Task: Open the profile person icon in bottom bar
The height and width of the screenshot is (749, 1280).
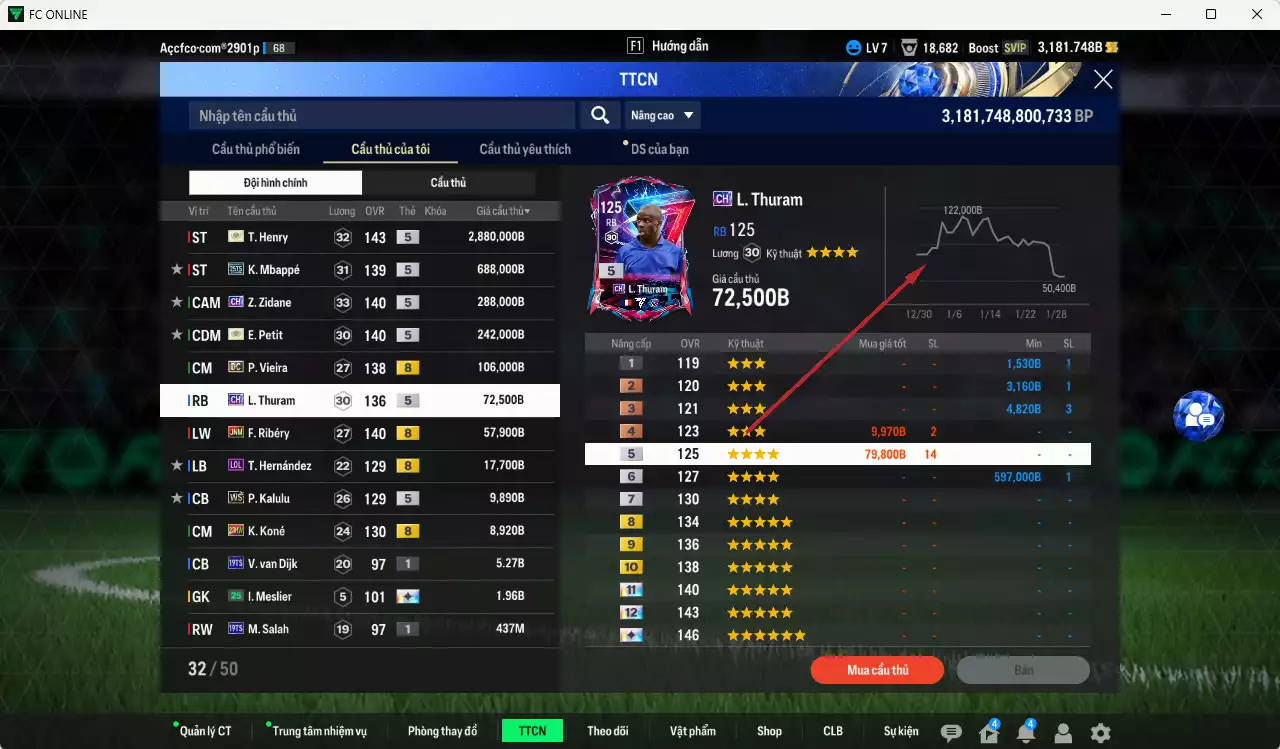Action: pos(1063,731)
